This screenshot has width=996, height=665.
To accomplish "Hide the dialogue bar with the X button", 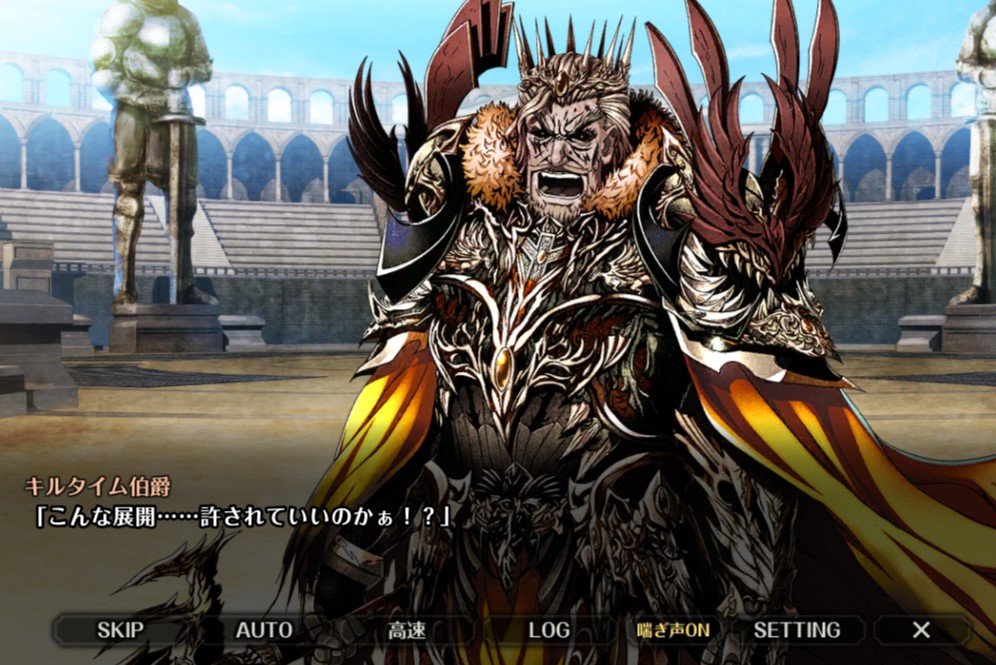I will 921,630.
